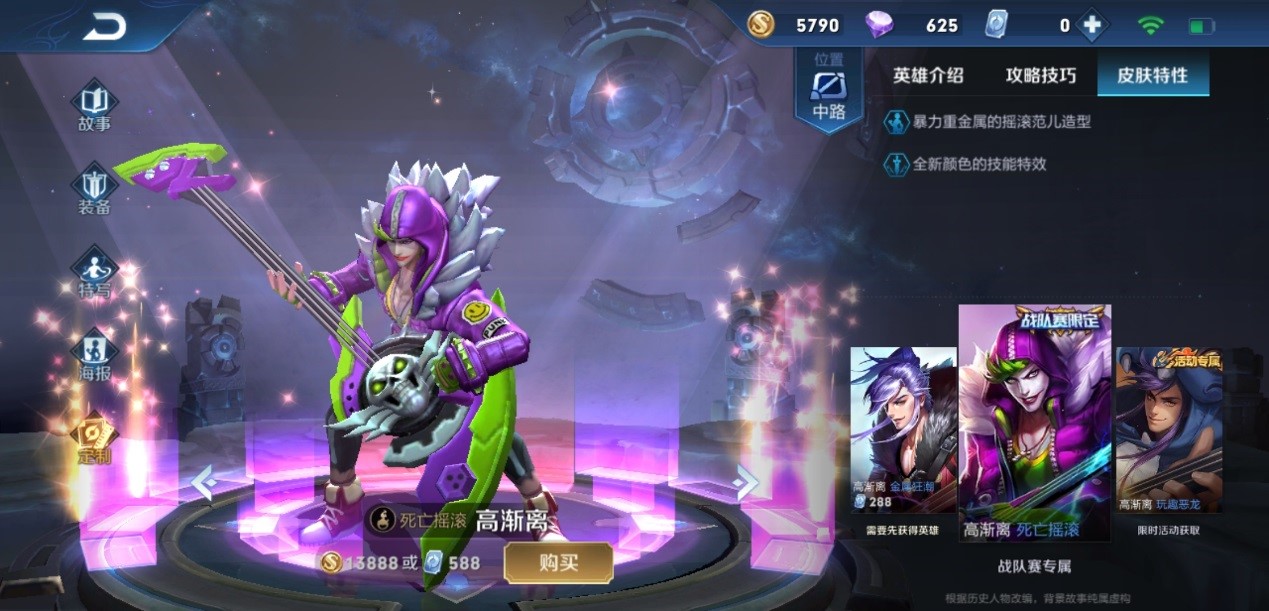
Task: Buy the skin with 购买 button
Action: [x=558, y=563]
